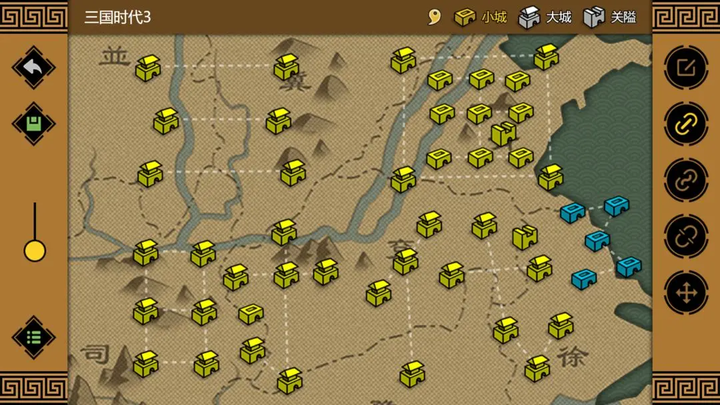
Task: Activate the edit pencil tool
Action: pos(686,67)
